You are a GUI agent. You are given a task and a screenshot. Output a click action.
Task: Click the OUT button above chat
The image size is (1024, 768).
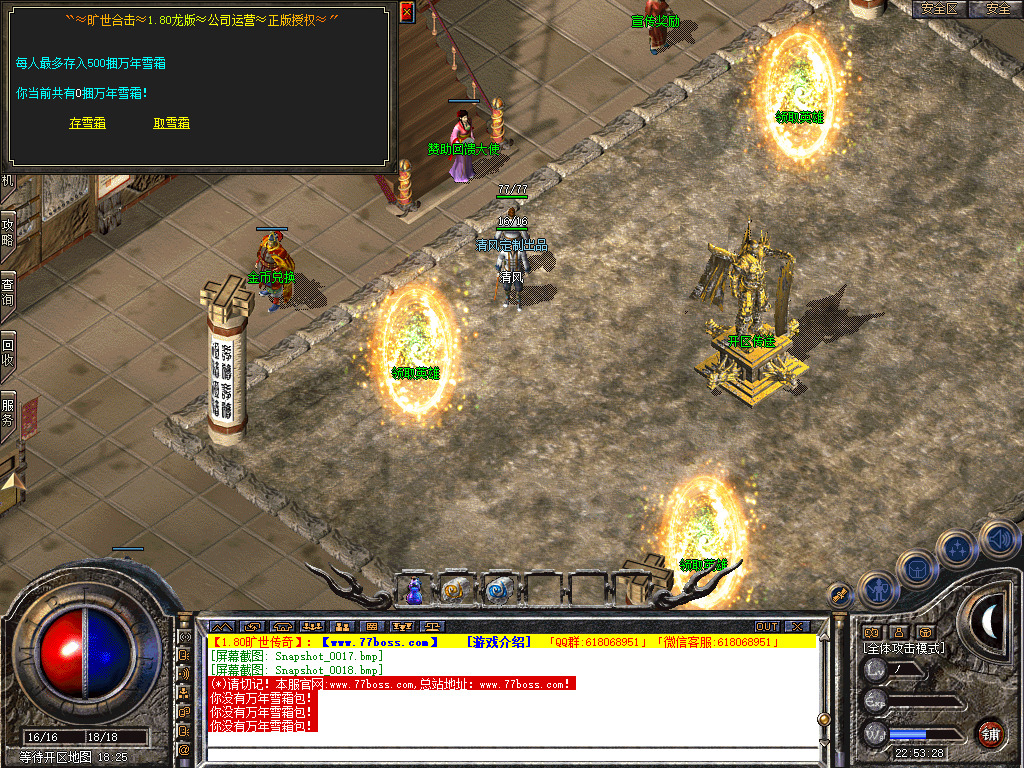point(767,627)
